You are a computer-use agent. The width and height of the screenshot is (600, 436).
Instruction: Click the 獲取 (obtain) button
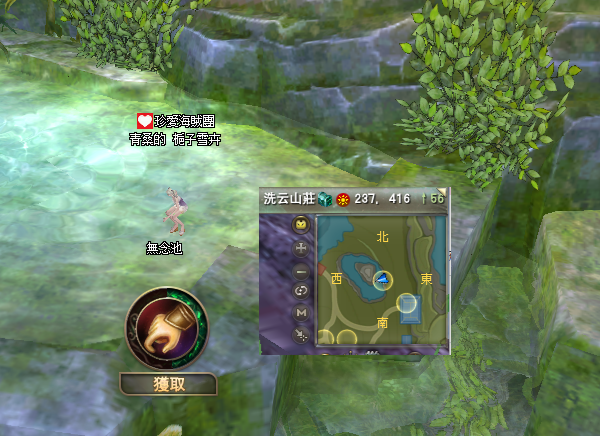tap(167, 383)
